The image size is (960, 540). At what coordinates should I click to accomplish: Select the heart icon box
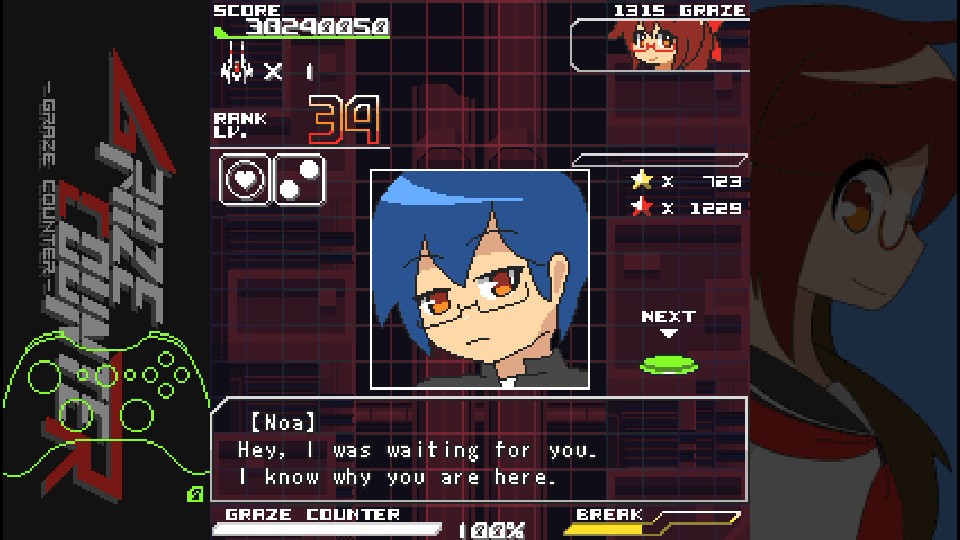pos(246,180)
